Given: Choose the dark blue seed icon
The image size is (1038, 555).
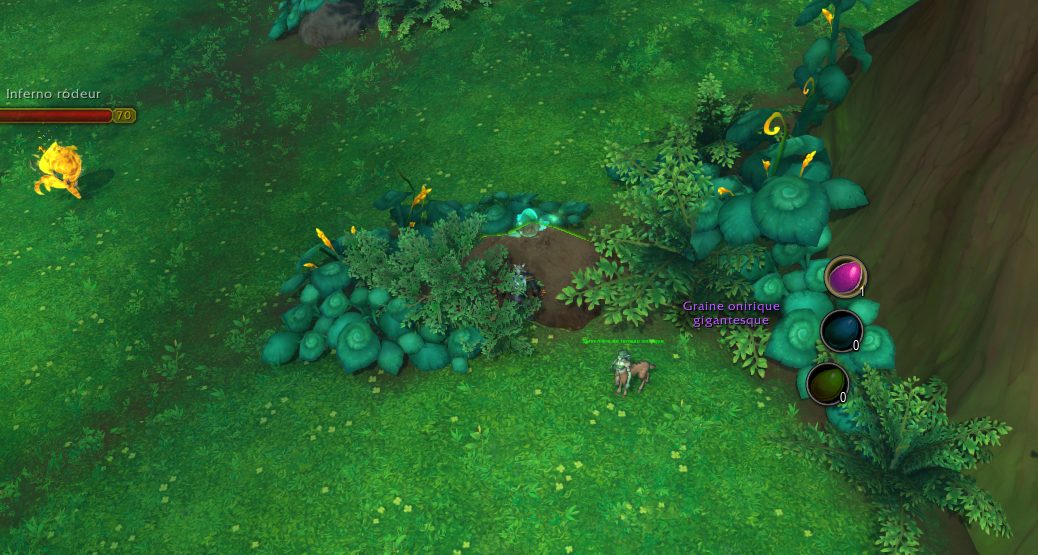Looking at the screenshot, I should (840, 330).
